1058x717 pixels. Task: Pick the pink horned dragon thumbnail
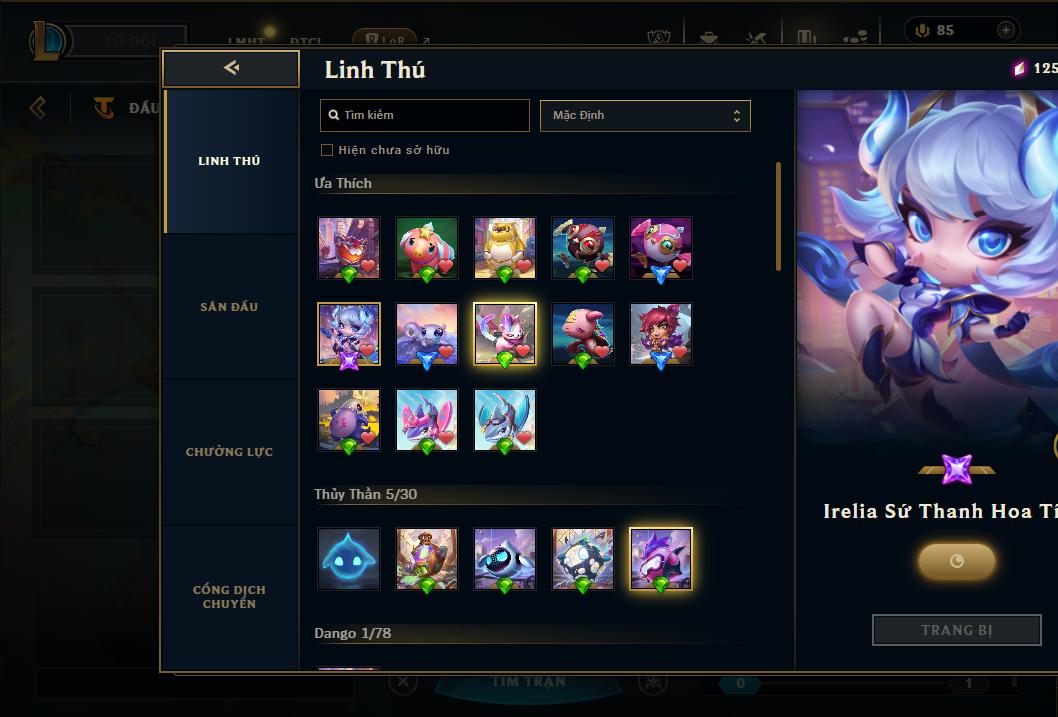point(427,420)
